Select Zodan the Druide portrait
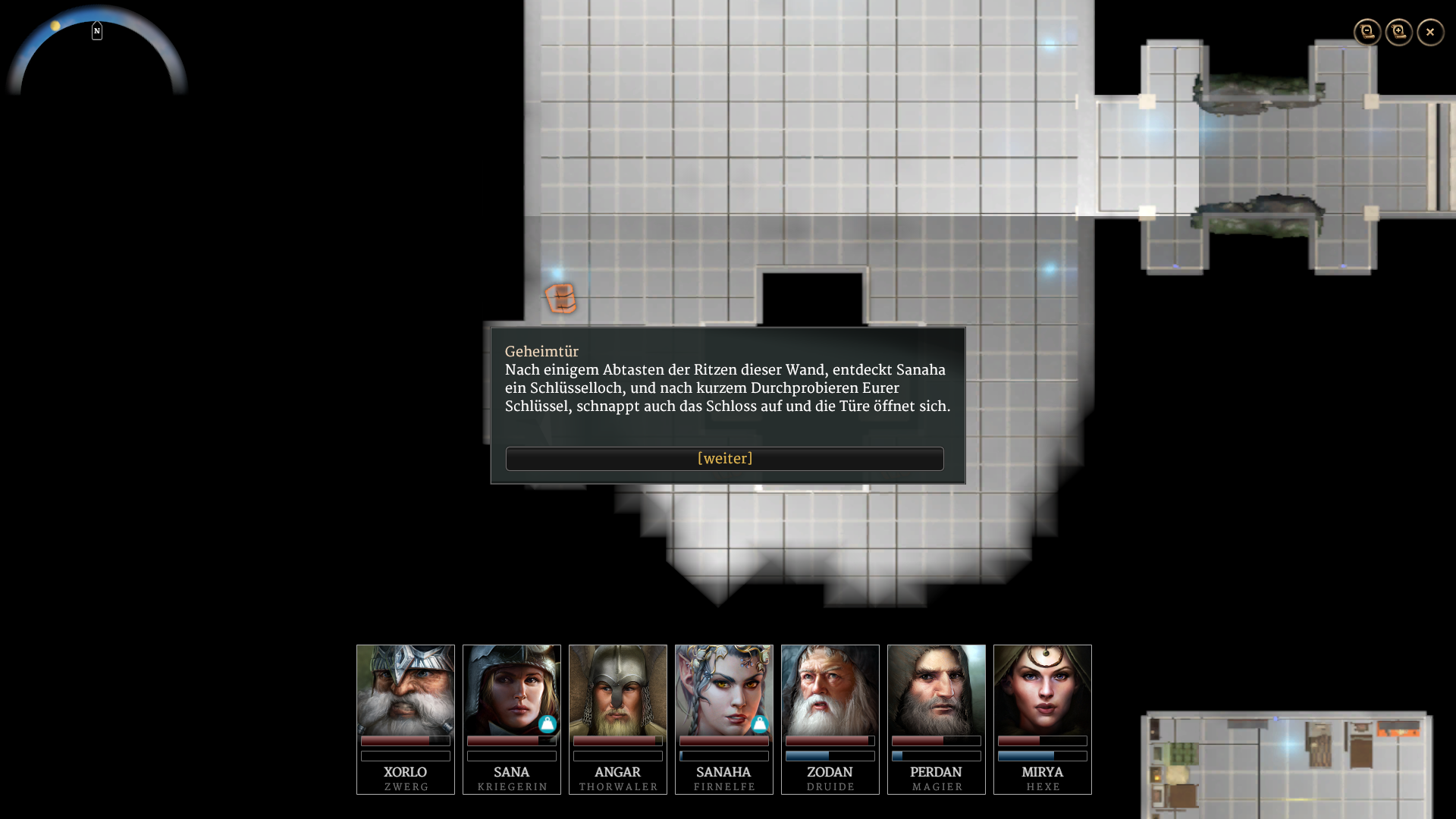This screenshot has width=1456, height=819. point(830,690)
